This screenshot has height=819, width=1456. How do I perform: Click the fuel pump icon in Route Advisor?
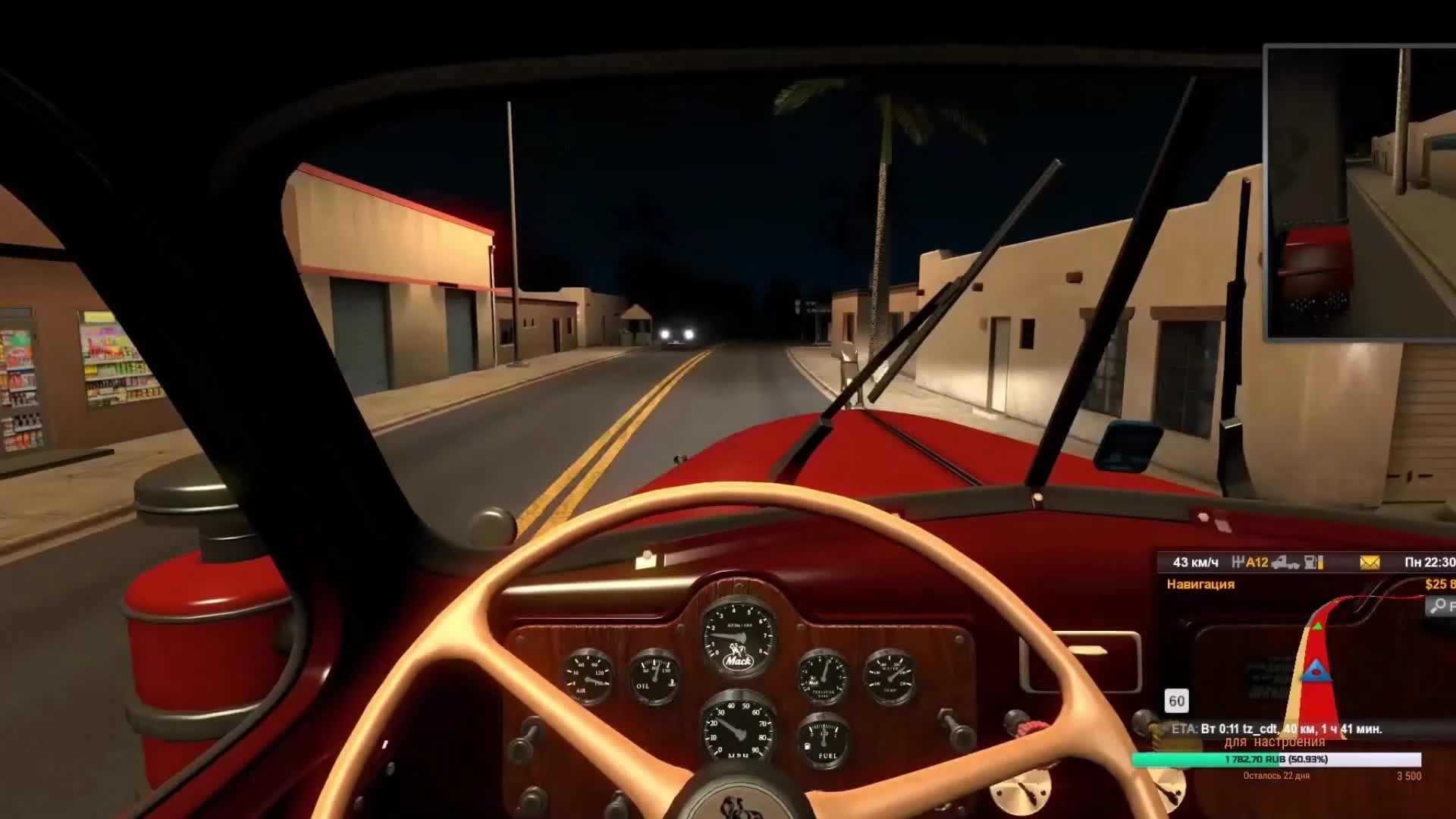tap(1312, 563)
